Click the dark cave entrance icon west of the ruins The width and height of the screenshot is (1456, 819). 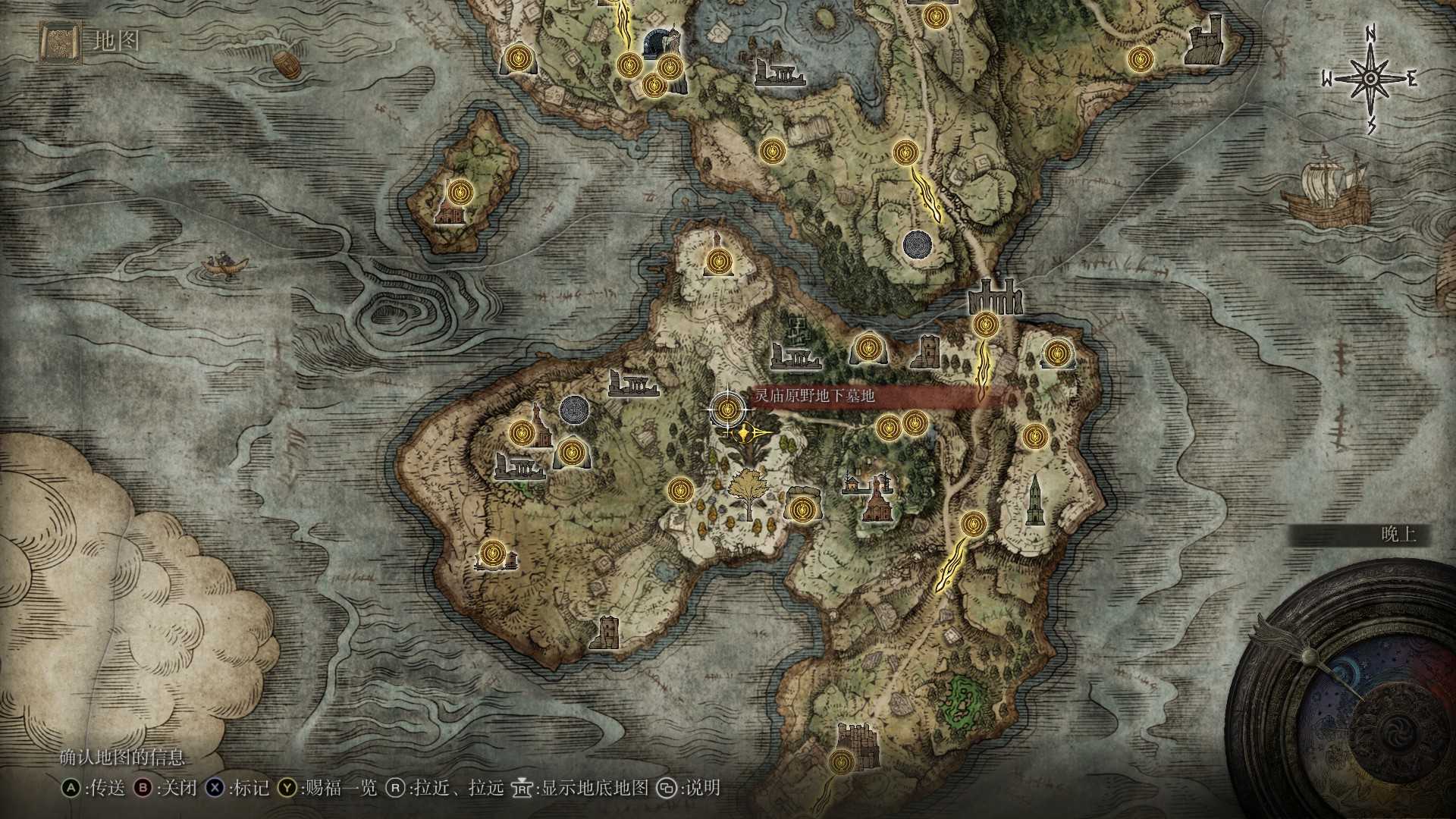point(575,412)
